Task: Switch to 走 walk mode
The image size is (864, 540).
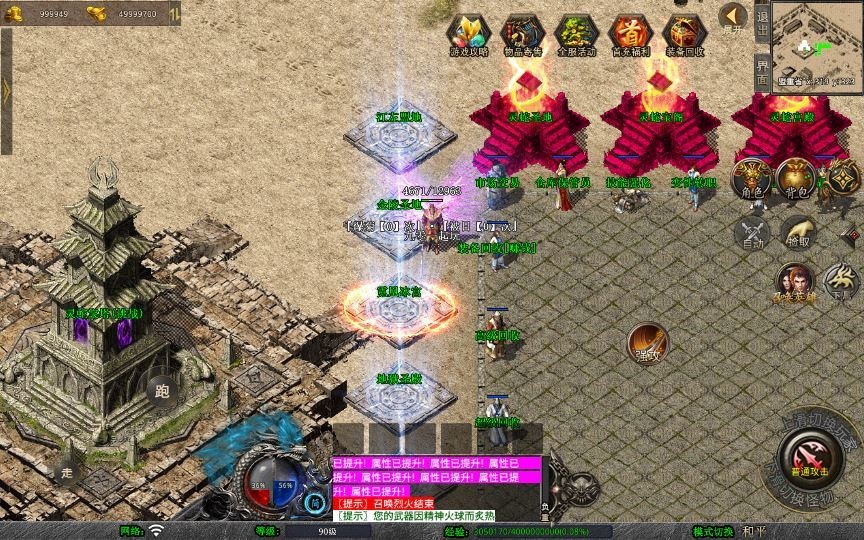Action: pos(68,471)
